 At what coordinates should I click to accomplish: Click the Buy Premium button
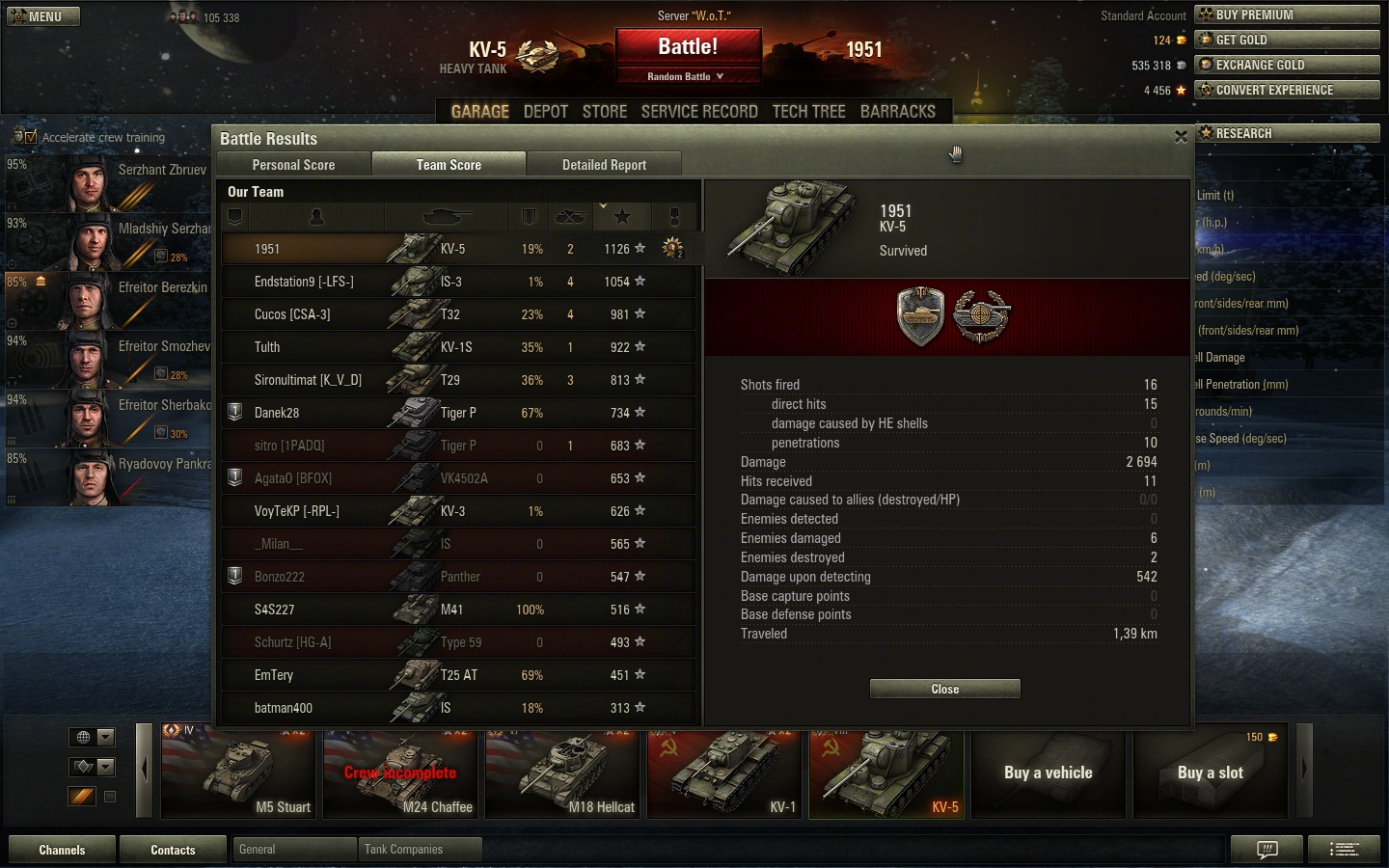pyautogui.click(x=1287, y=14)
